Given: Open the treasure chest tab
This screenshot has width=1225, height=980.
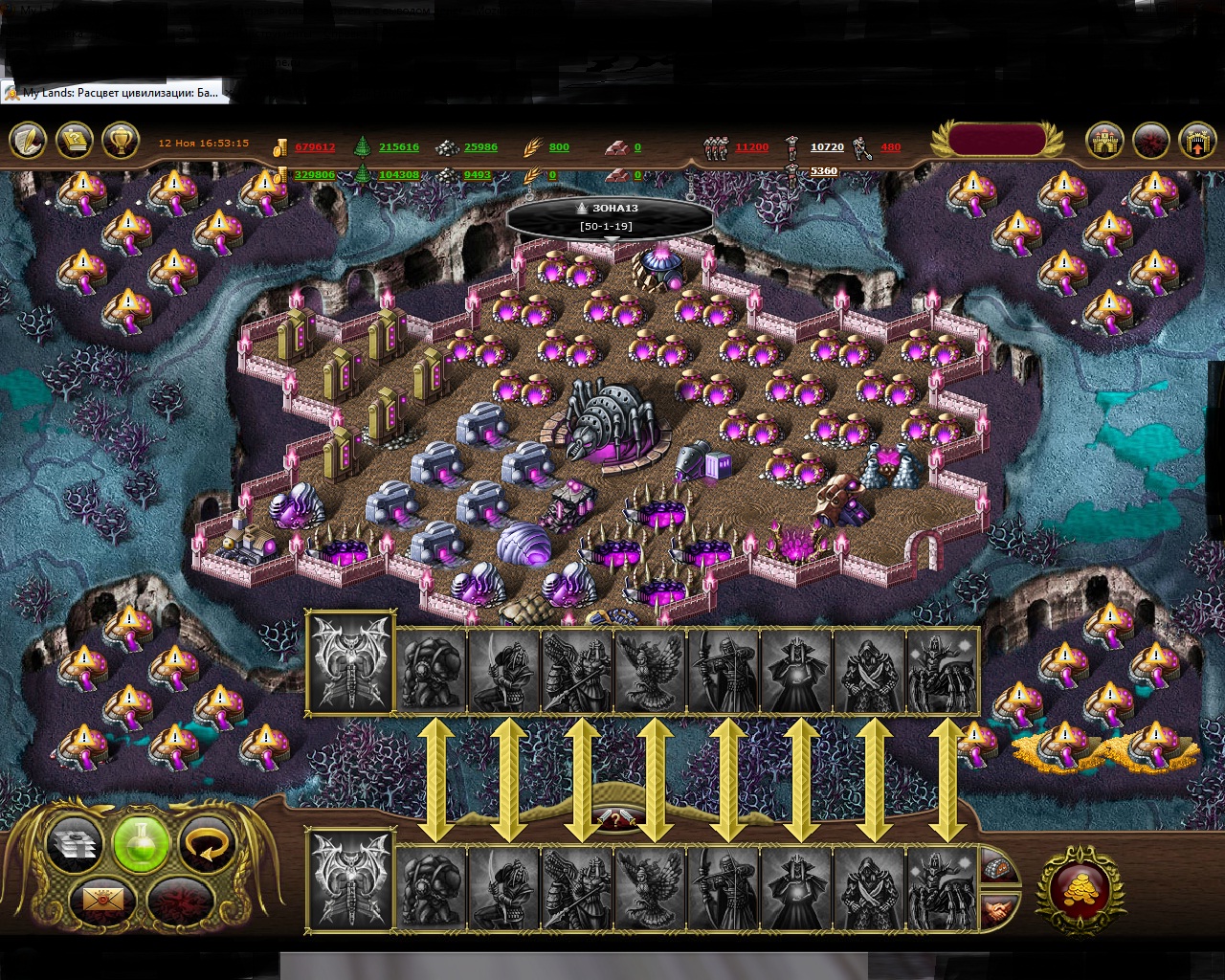Looking at the screenshot, I should click(998, 869).
